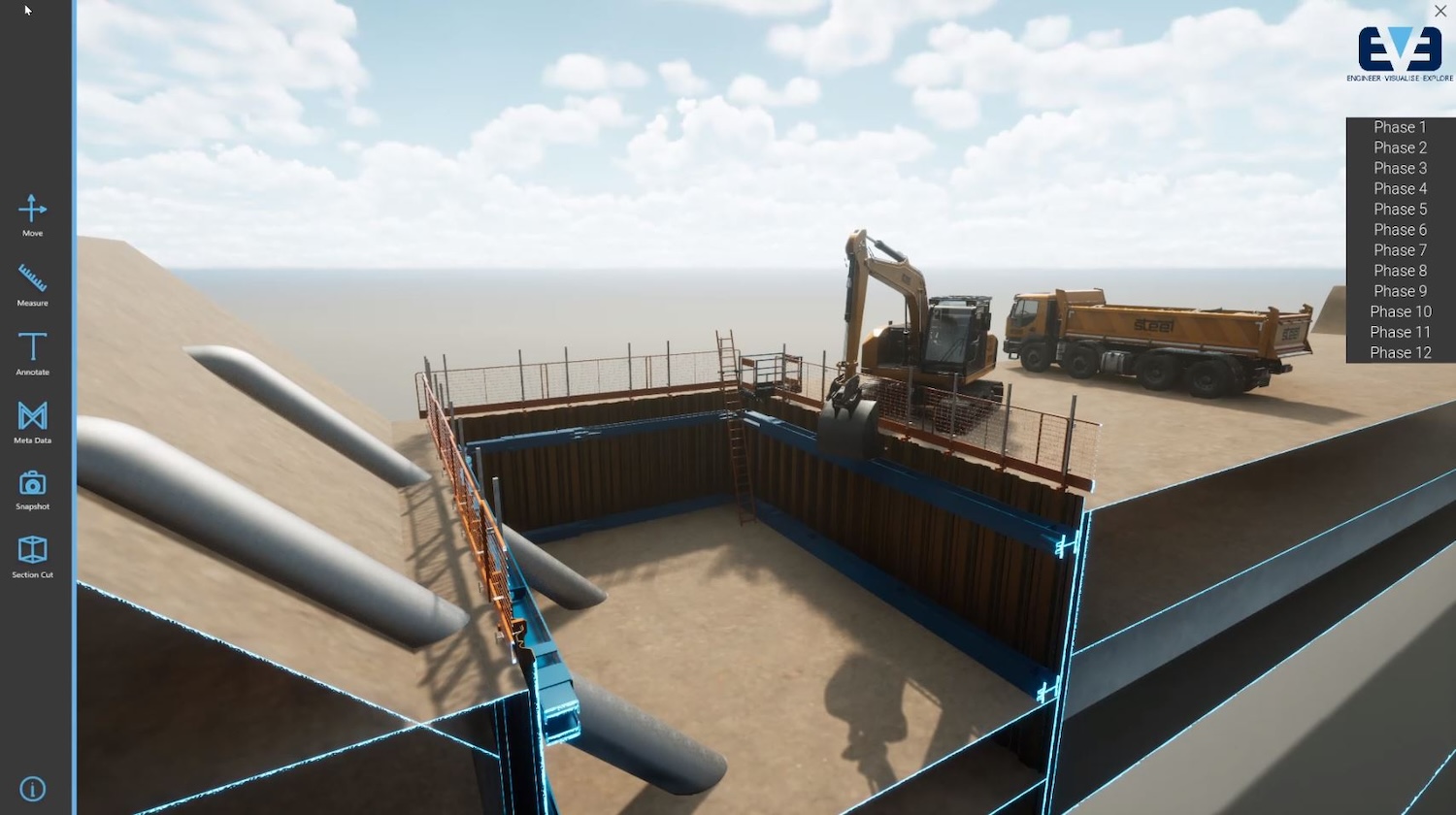This screenshot has height=815, width=1456.
Task: Select Phase 1 in the phase list
Action: [1399, 127]
